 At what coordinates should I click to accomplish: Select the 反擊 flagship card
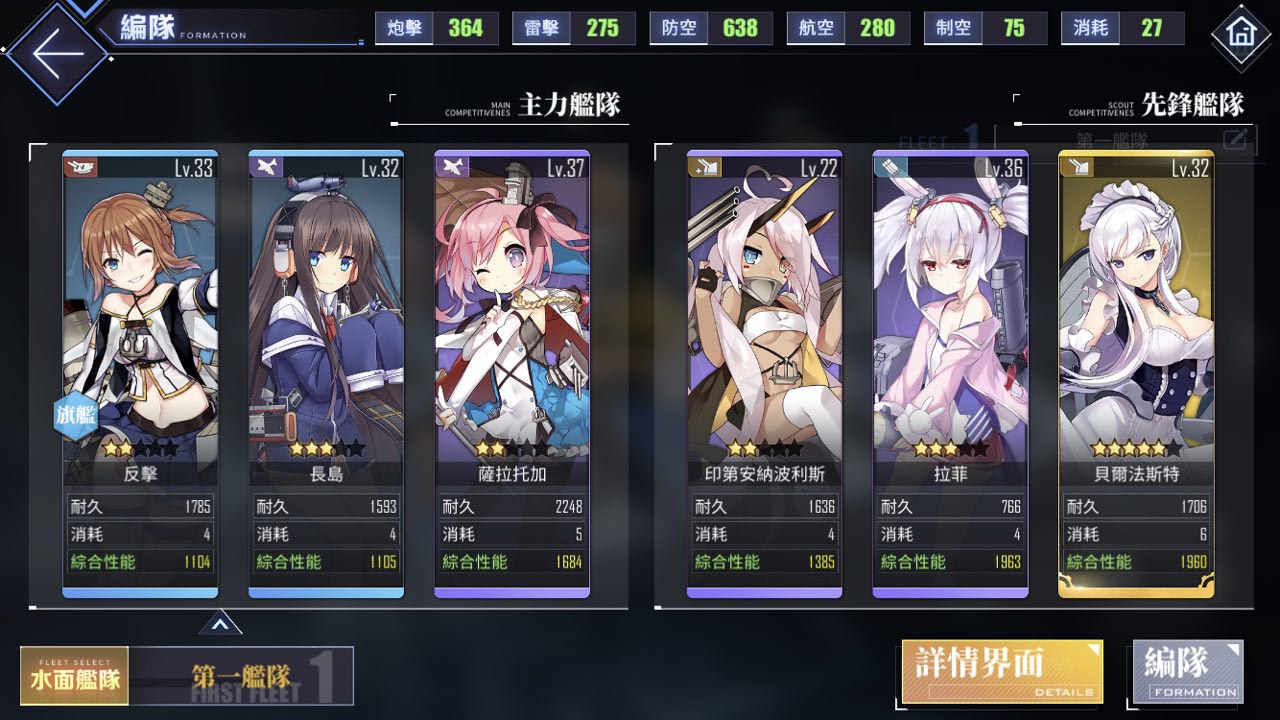click(x=140, y=370)
